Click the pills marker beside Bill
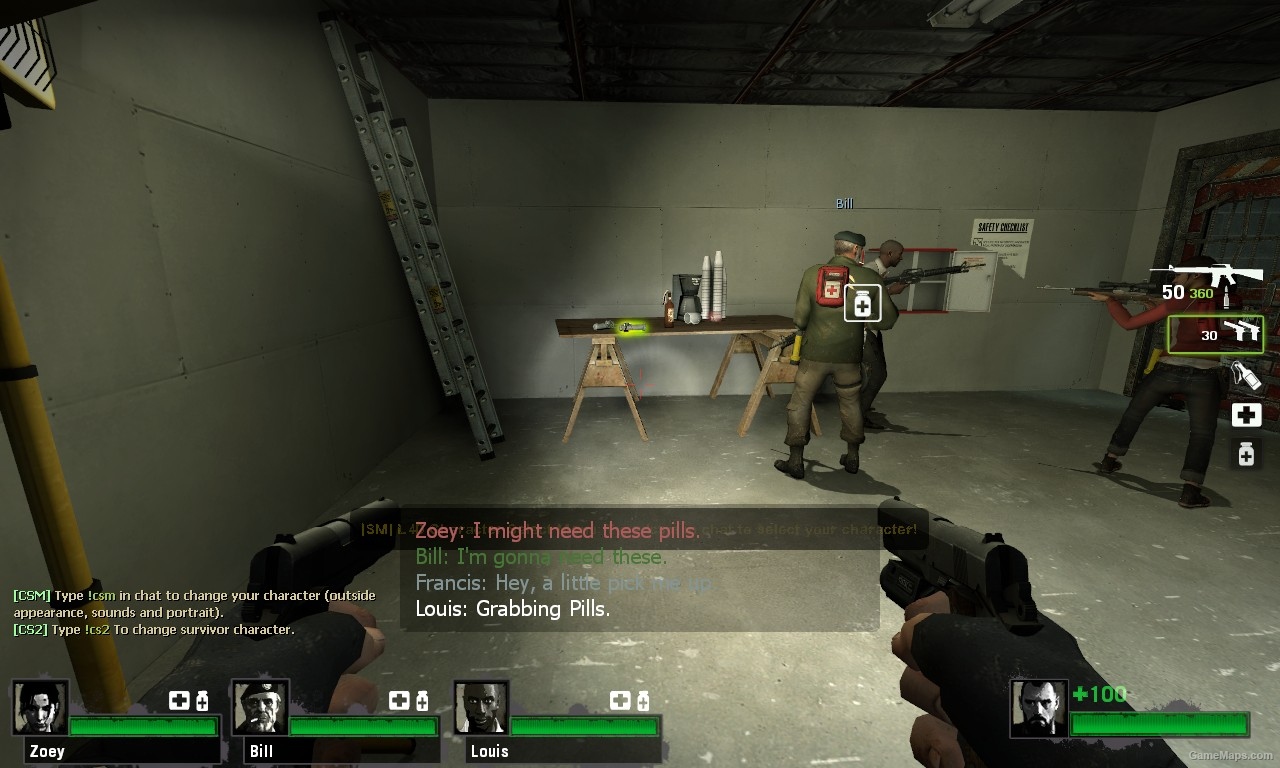The image size is (1280, 768). (862, 303)
